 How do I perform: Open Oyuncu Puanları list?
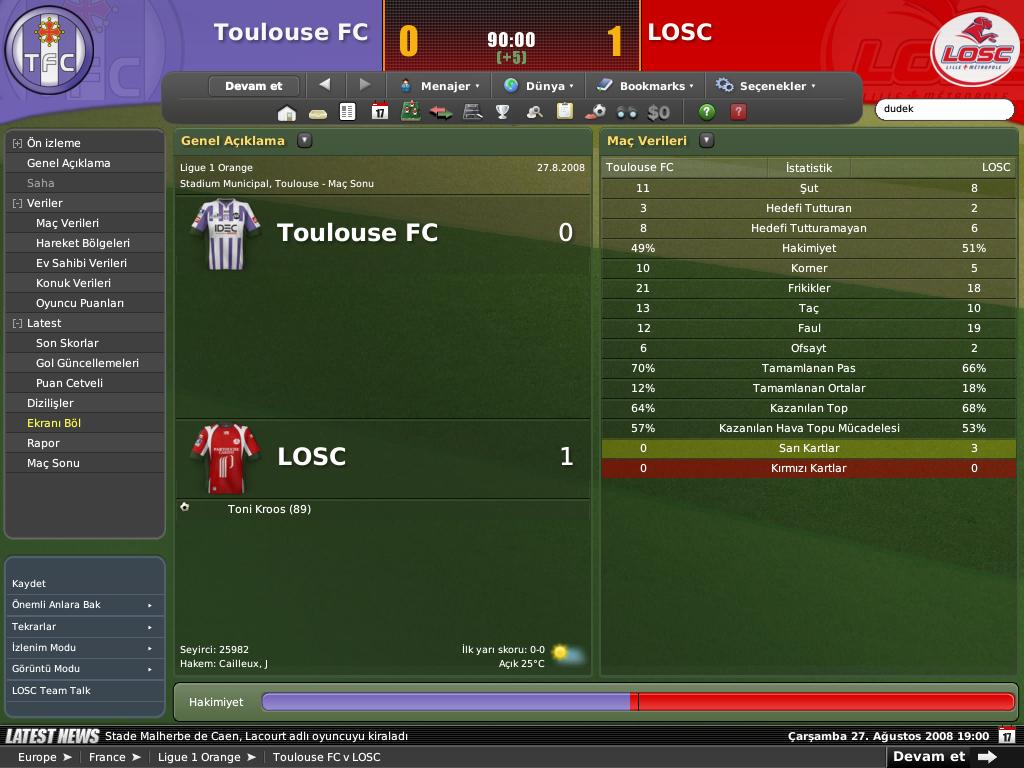pos(80,303)
